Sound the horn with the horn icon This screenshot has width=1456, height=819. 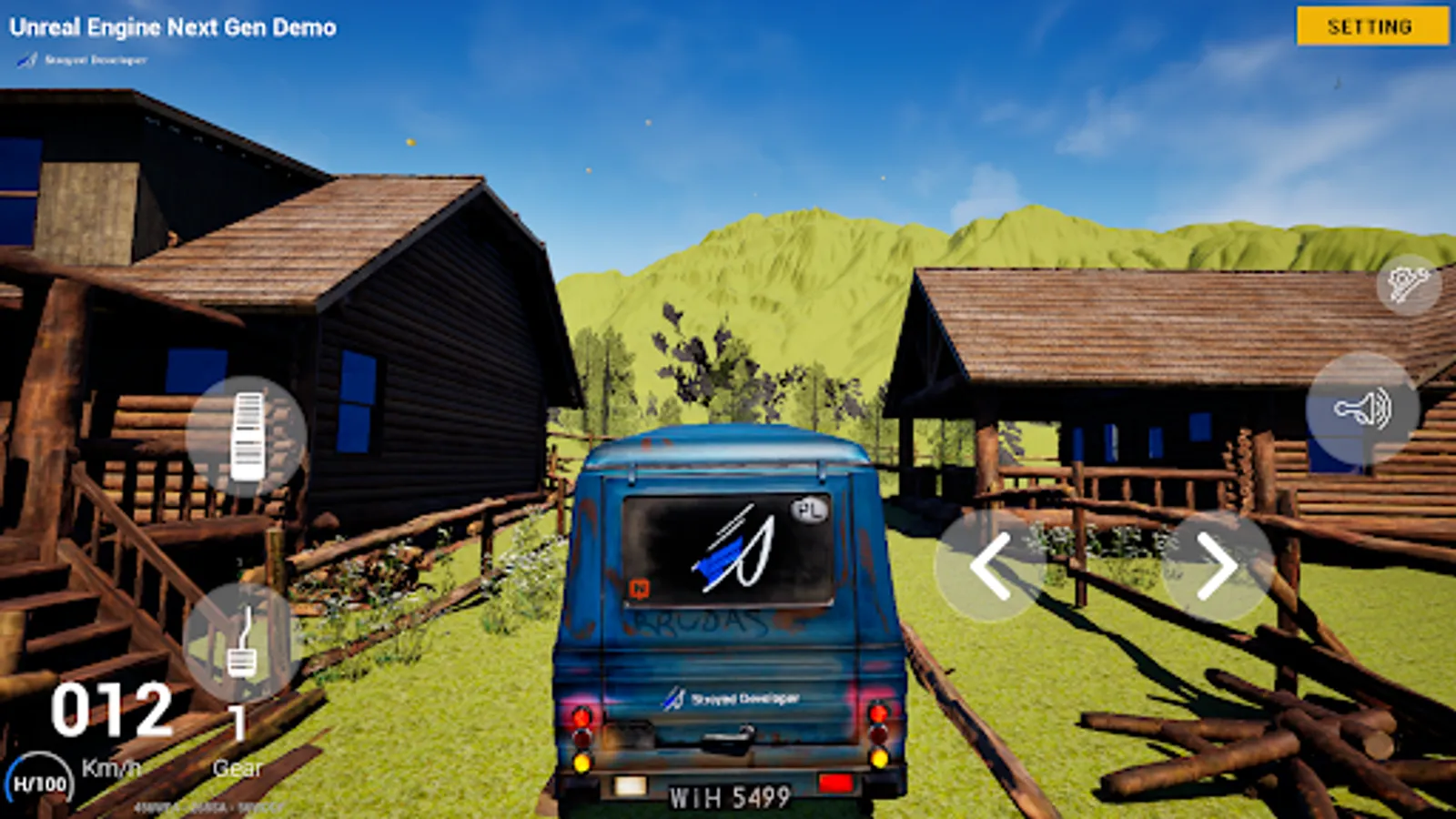coord(1362,409)
